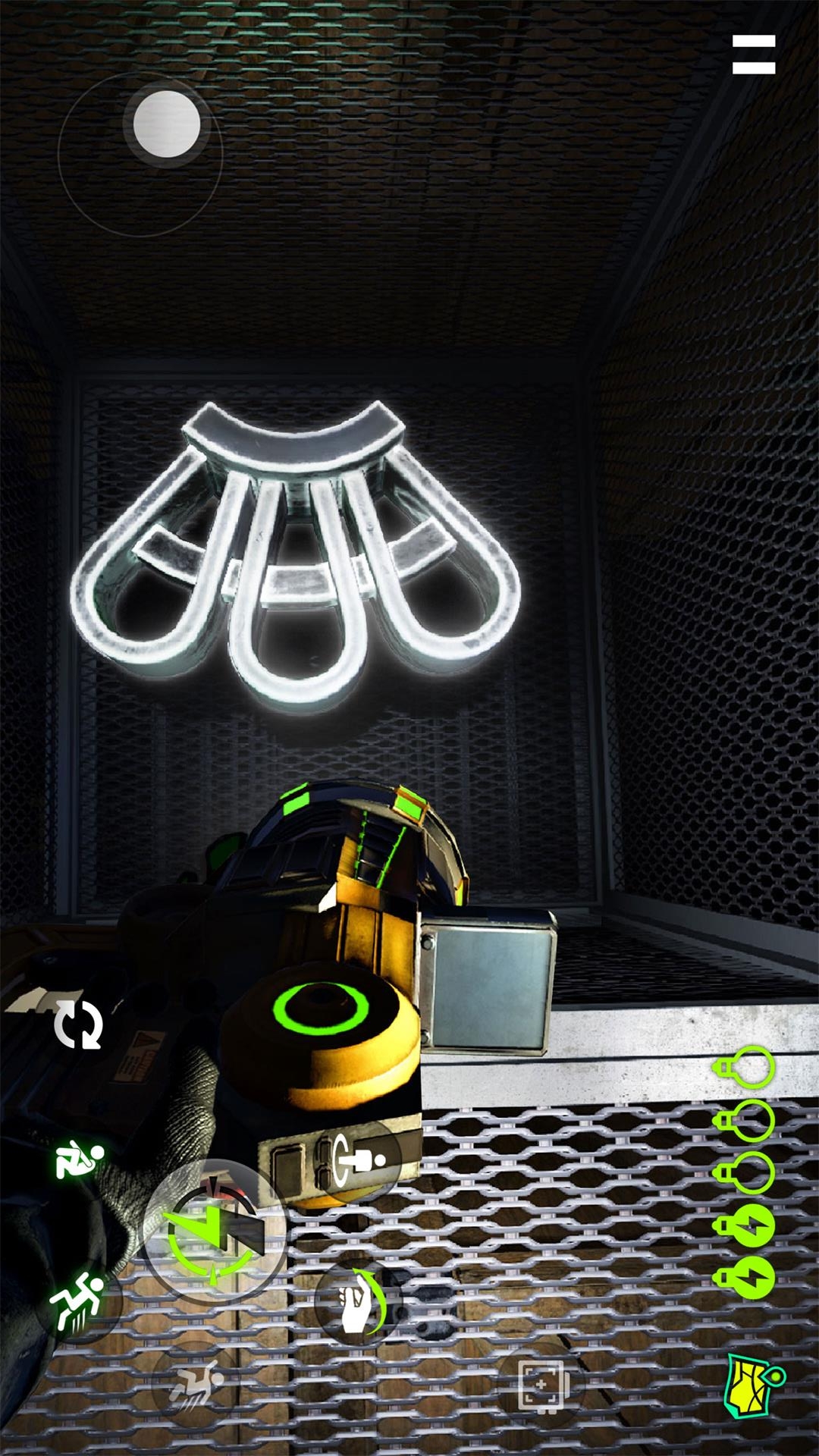Activate the green timer dial button
This screenshot has height=1456, width=819.
tap(213, 1233)
